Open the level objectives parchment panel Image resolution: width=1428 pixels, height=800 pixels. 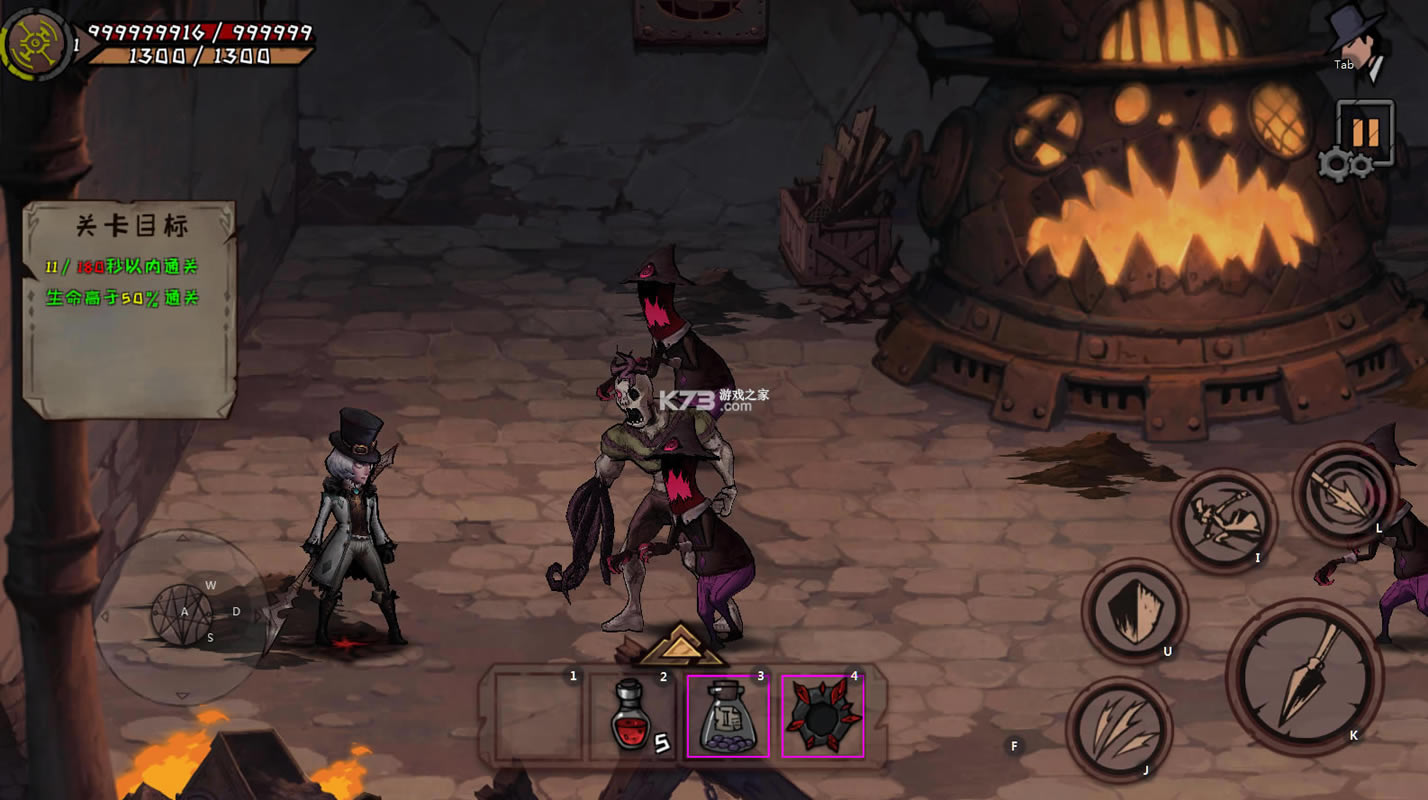pos(128,307)
